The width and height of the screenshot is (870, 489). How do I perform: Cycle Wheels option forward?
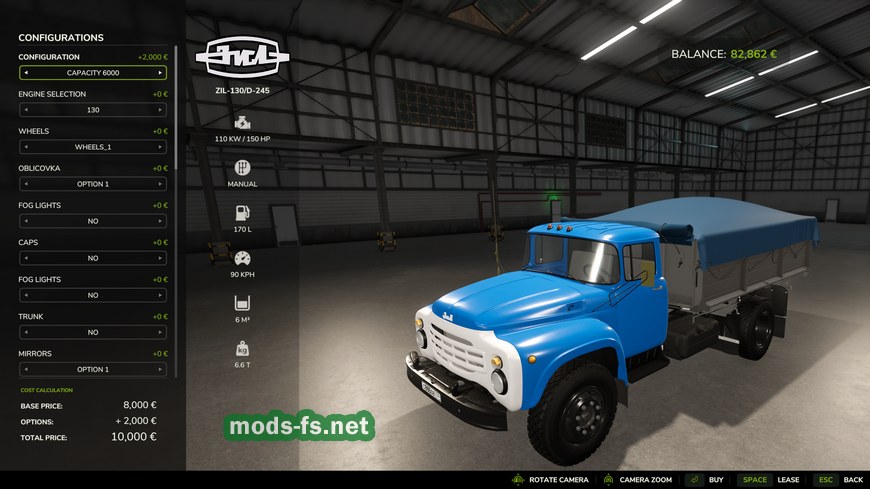pyautogui.click(x=159, y=147)
